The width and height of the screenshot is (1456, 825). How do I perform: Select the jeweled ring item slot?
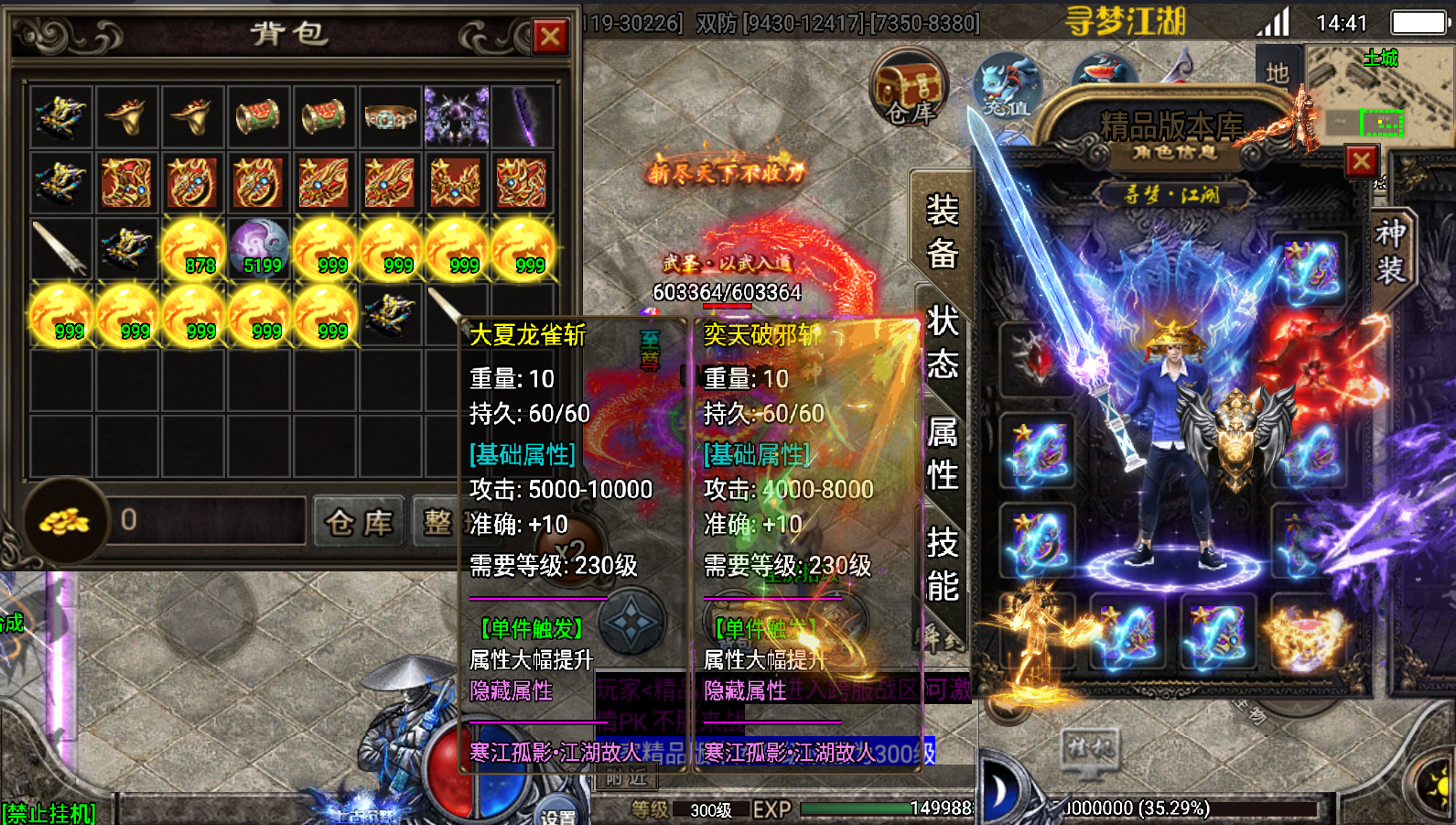pyautogui.click(x=391, y=117)
